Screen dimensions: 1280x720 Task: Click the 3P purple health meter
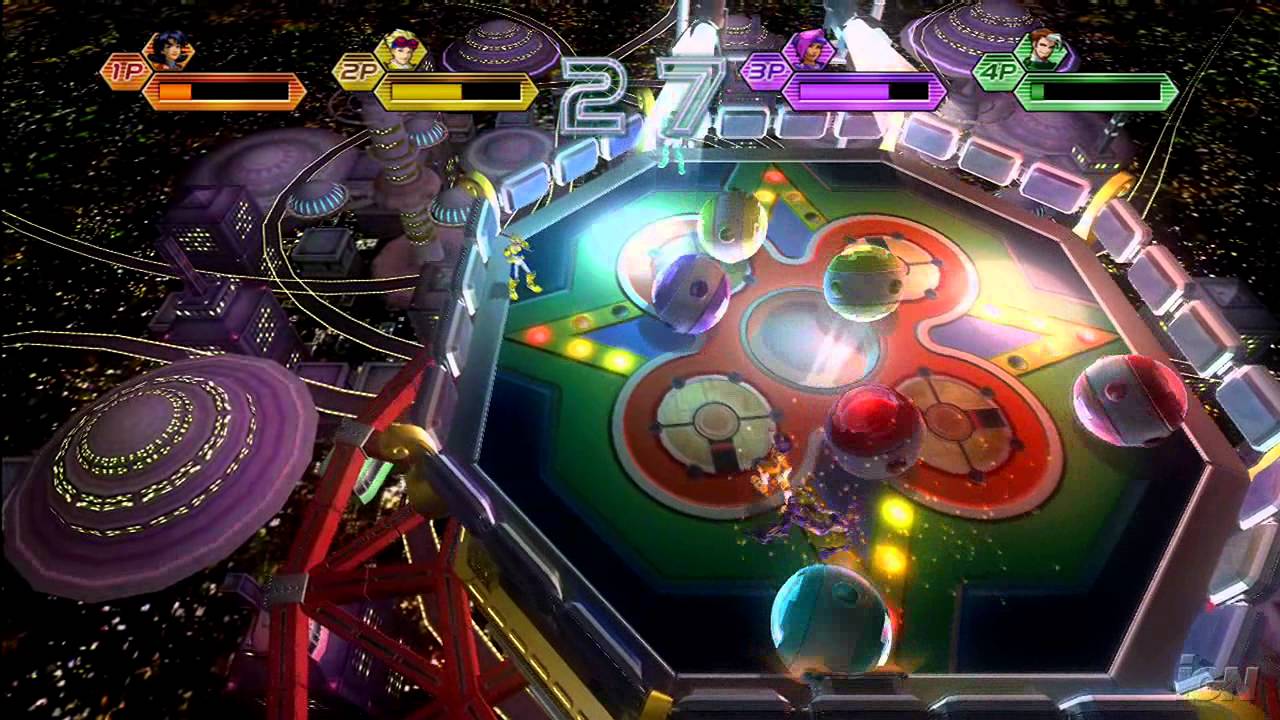pos(862,90)
